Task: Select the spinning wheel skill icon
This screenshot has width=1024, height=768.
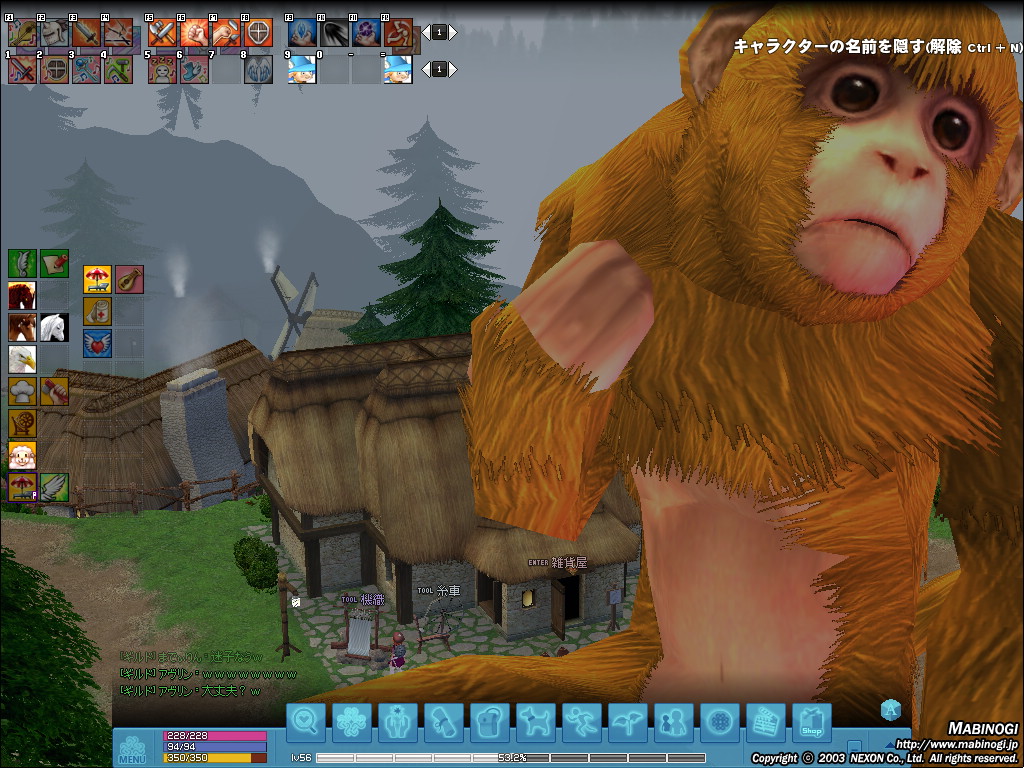Action: (22, 423)
